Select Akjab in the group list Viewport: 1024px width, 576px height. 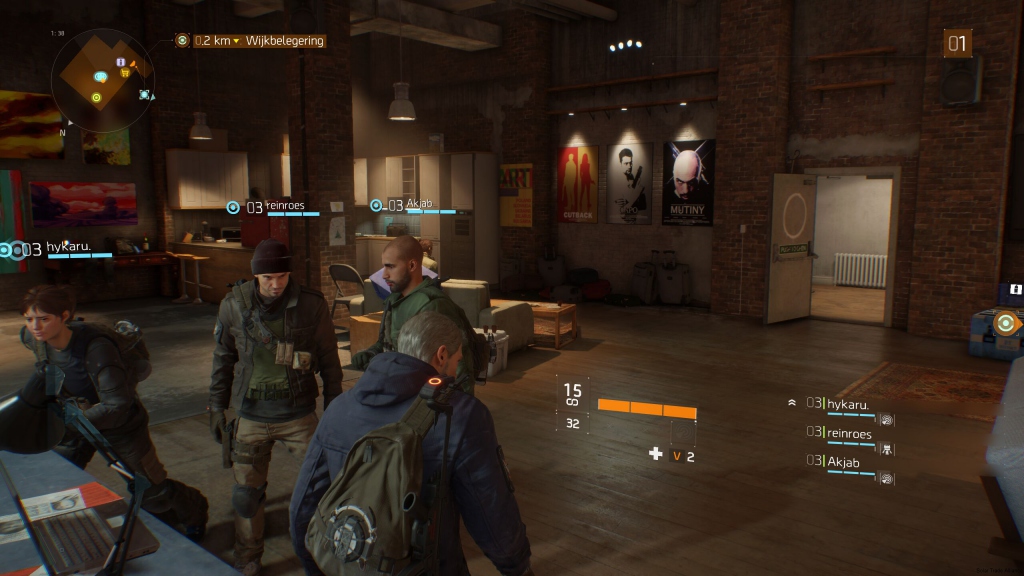(843, 462)
